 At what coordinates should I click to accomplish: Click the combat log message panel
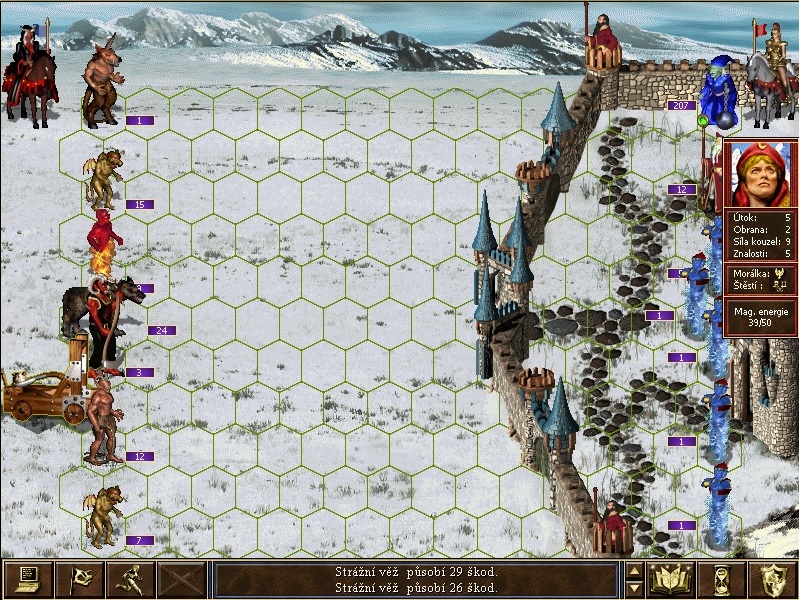point(416,579)
